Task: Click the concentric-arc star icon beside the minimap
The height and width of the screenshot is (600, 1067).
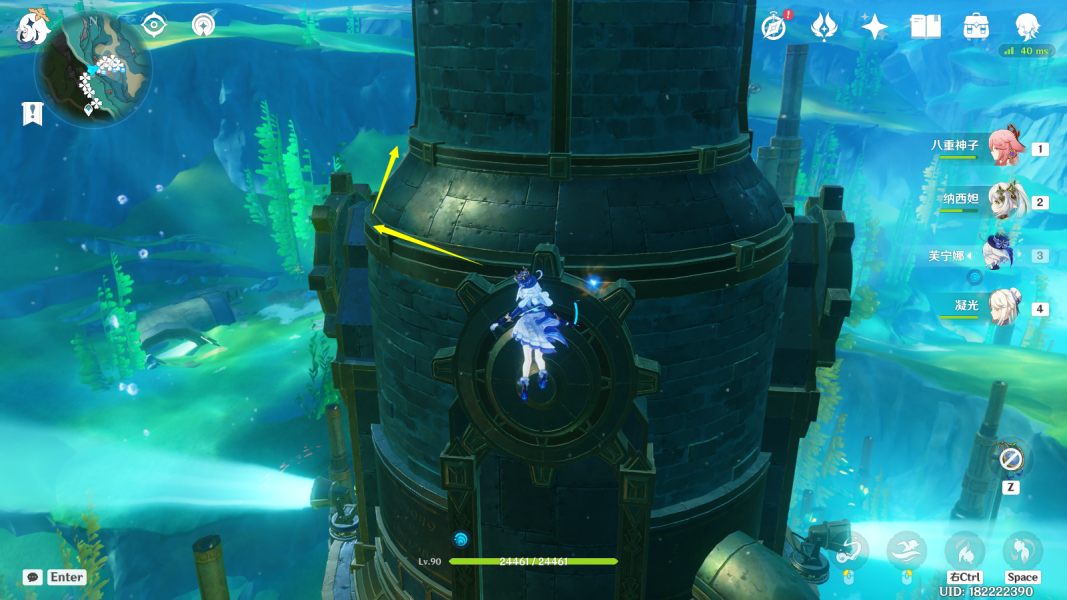Action: click(204, 25)
